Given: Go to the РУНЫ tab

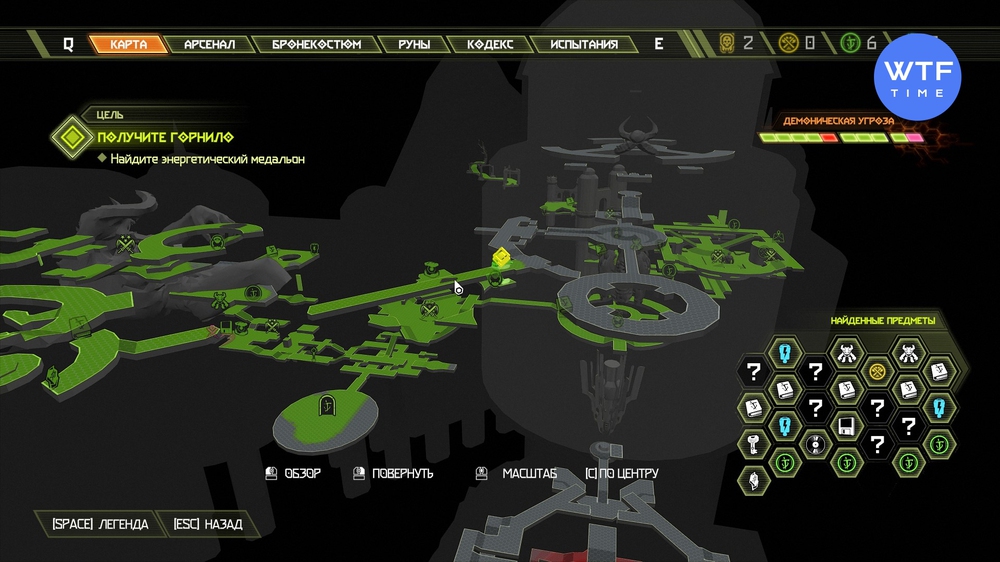Looking at the screenshot, I should 414,44.
